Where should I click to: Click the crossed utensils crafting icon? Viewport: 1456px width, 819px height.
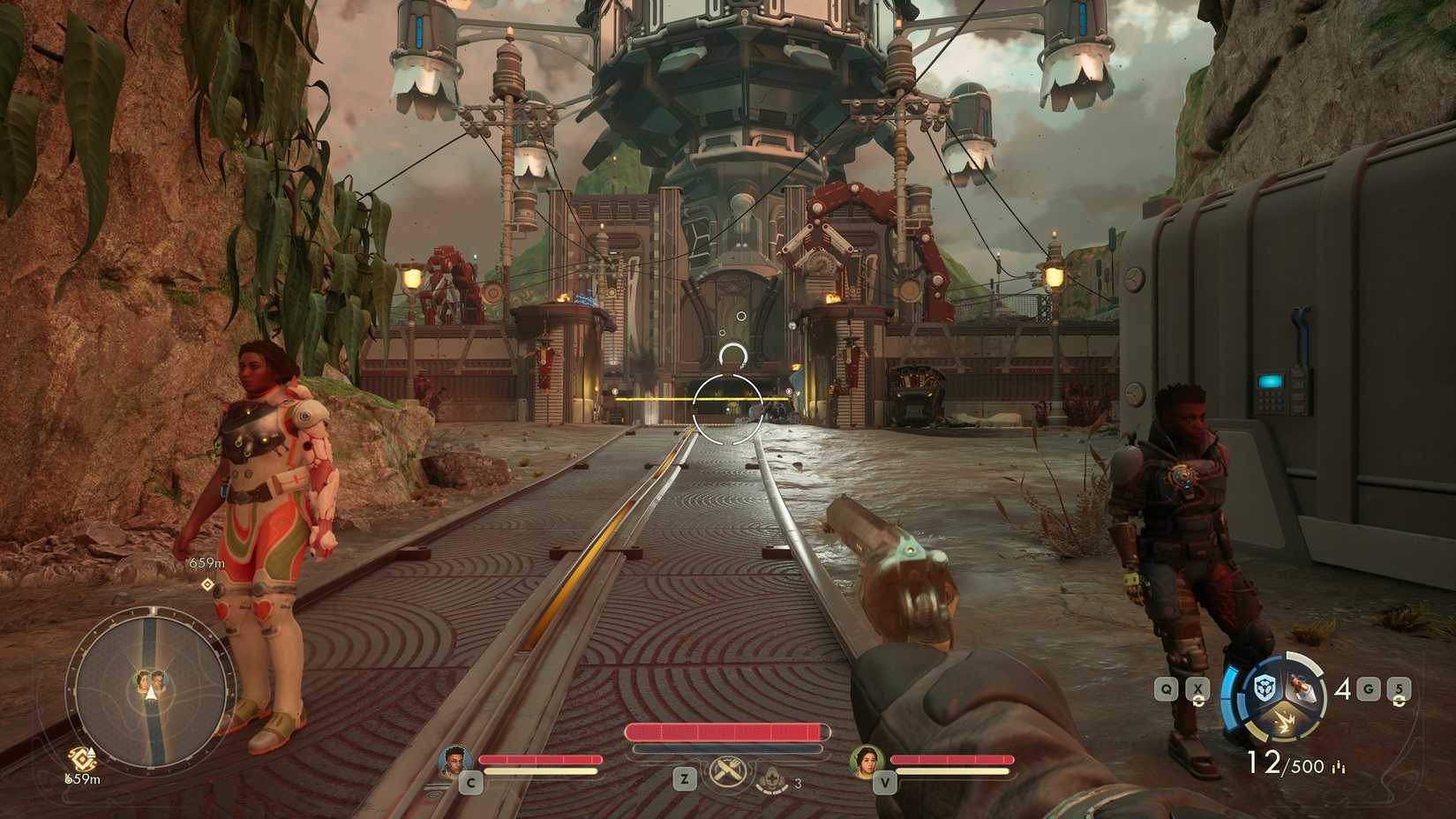pyautogui.click(x=727, y=772)
